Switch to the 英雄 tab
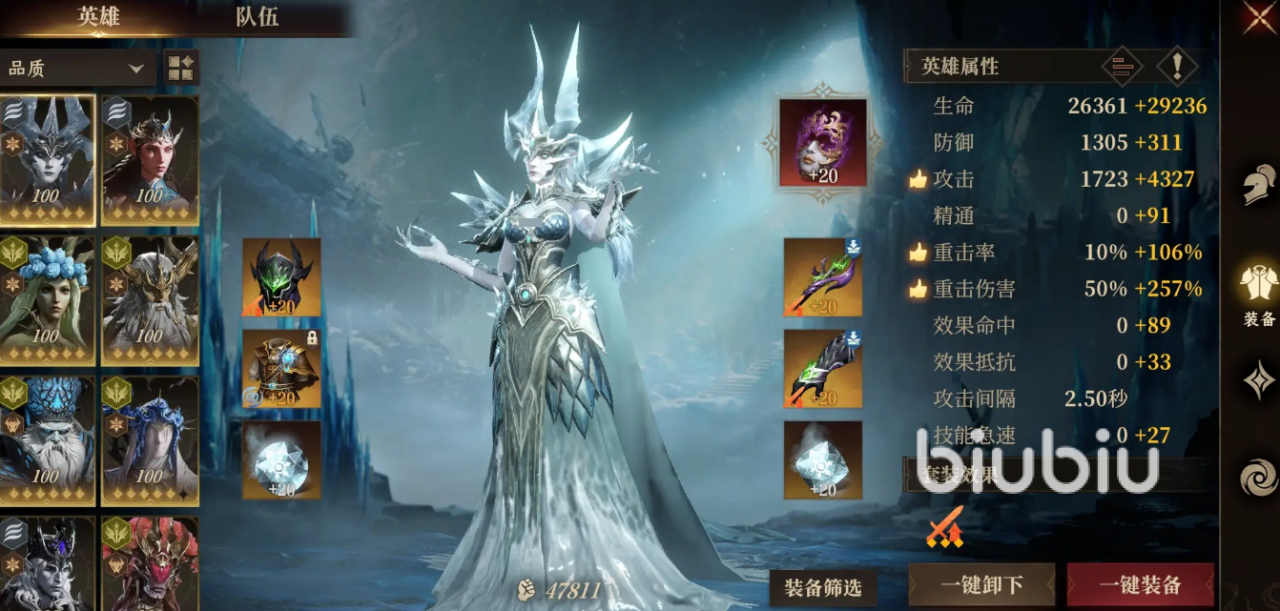1280x611 pixels. pyautogui.click(x=98, y=17)
